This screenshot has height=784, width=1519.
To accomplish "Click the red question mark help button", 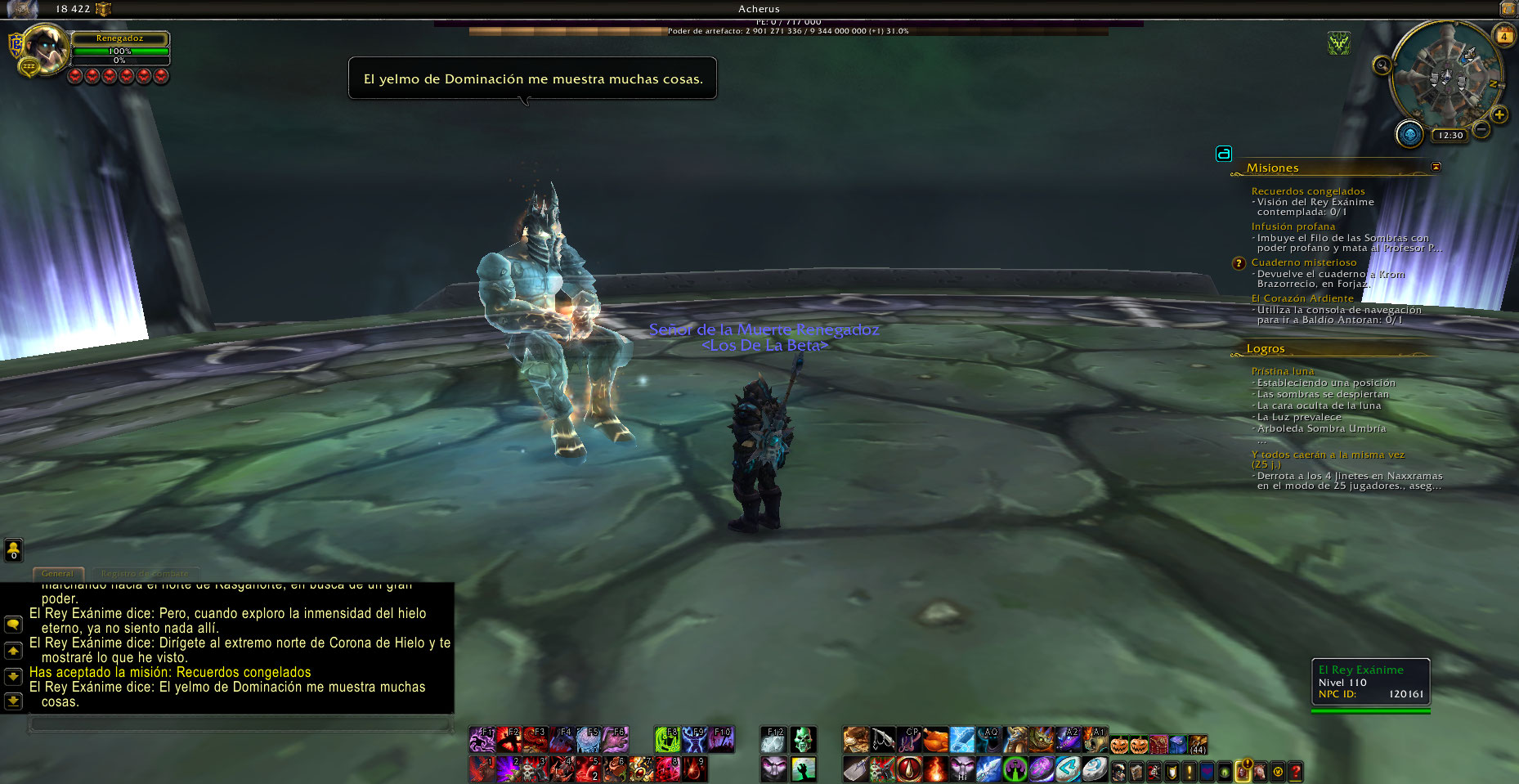I will click(1296, 771).
